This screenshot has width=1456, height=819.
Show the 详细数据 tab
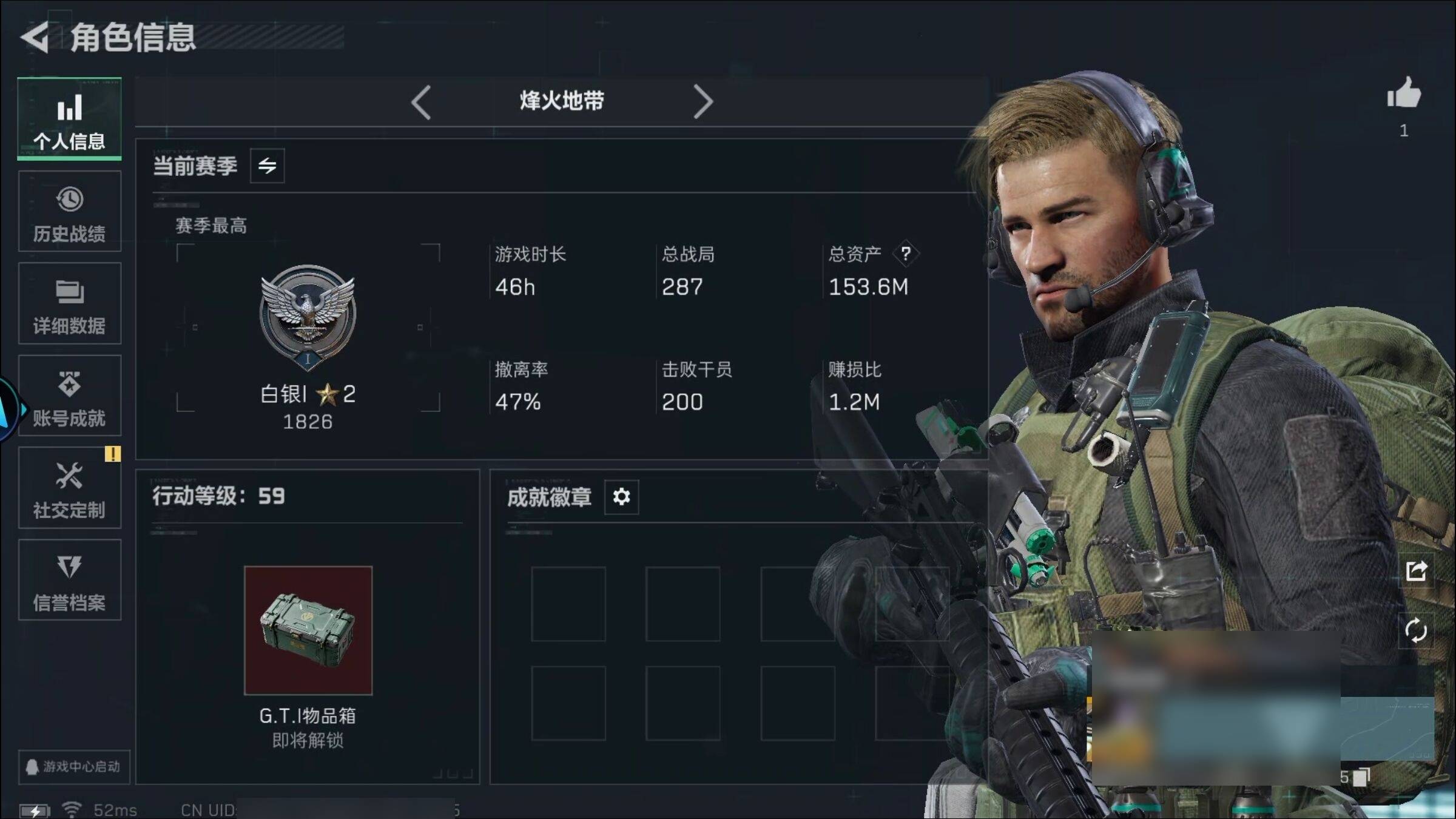point(69,304)
